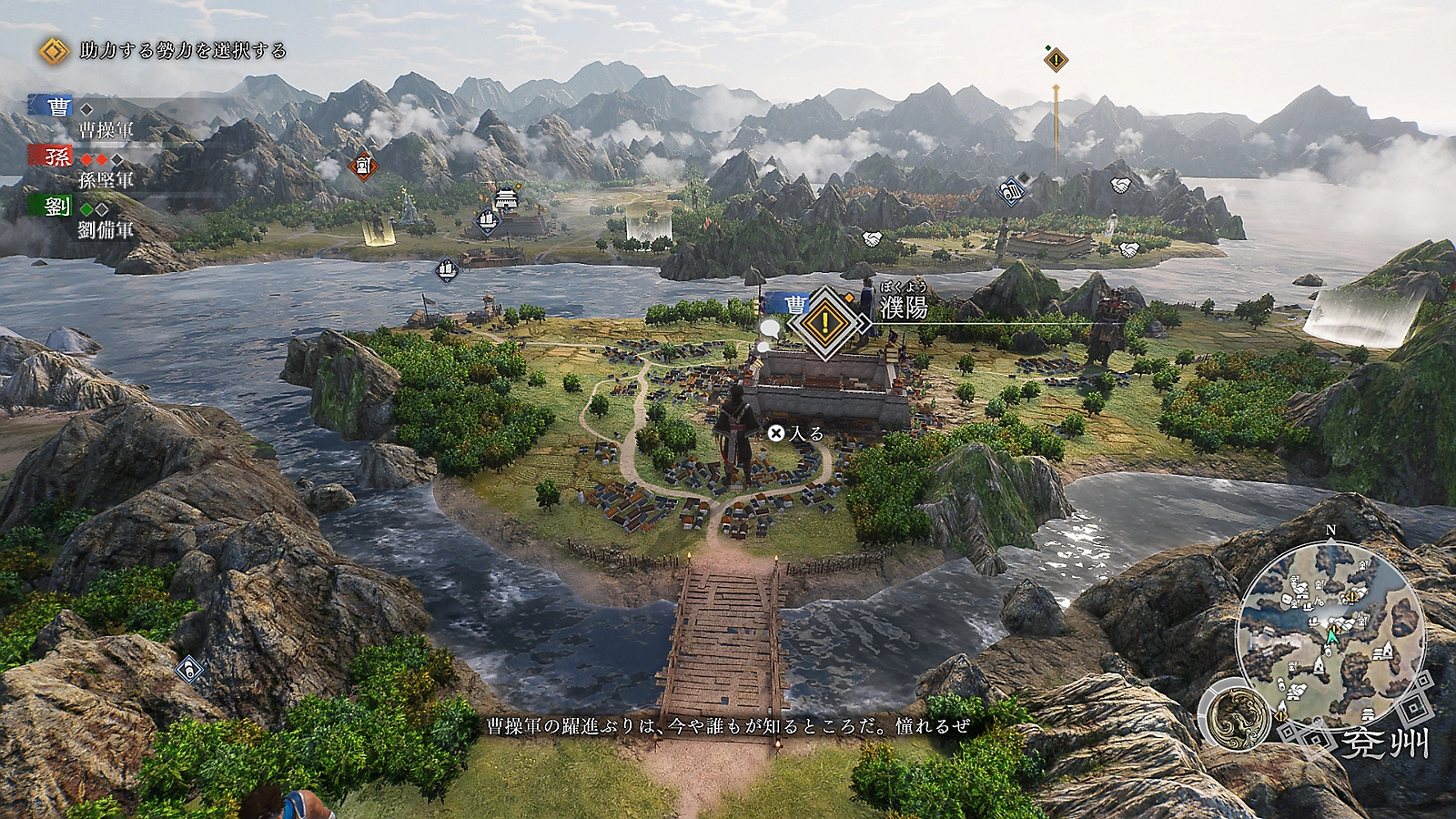
Task: Click the distant yellow exclamation marker in sky
Action: click(1056, 60)
